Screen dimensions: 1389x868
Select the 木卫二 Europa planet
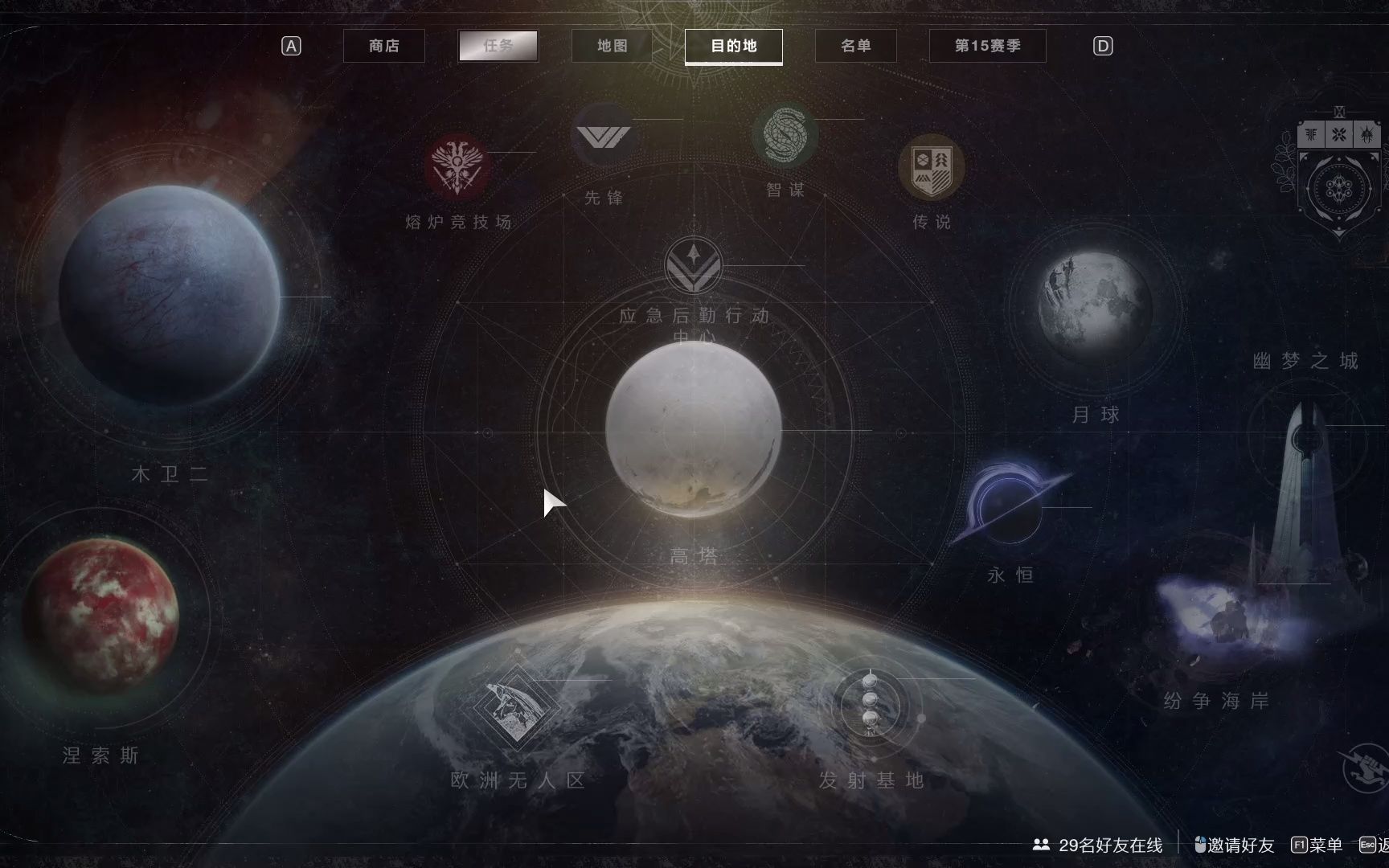pyautogui.click(x=170, y=296)
